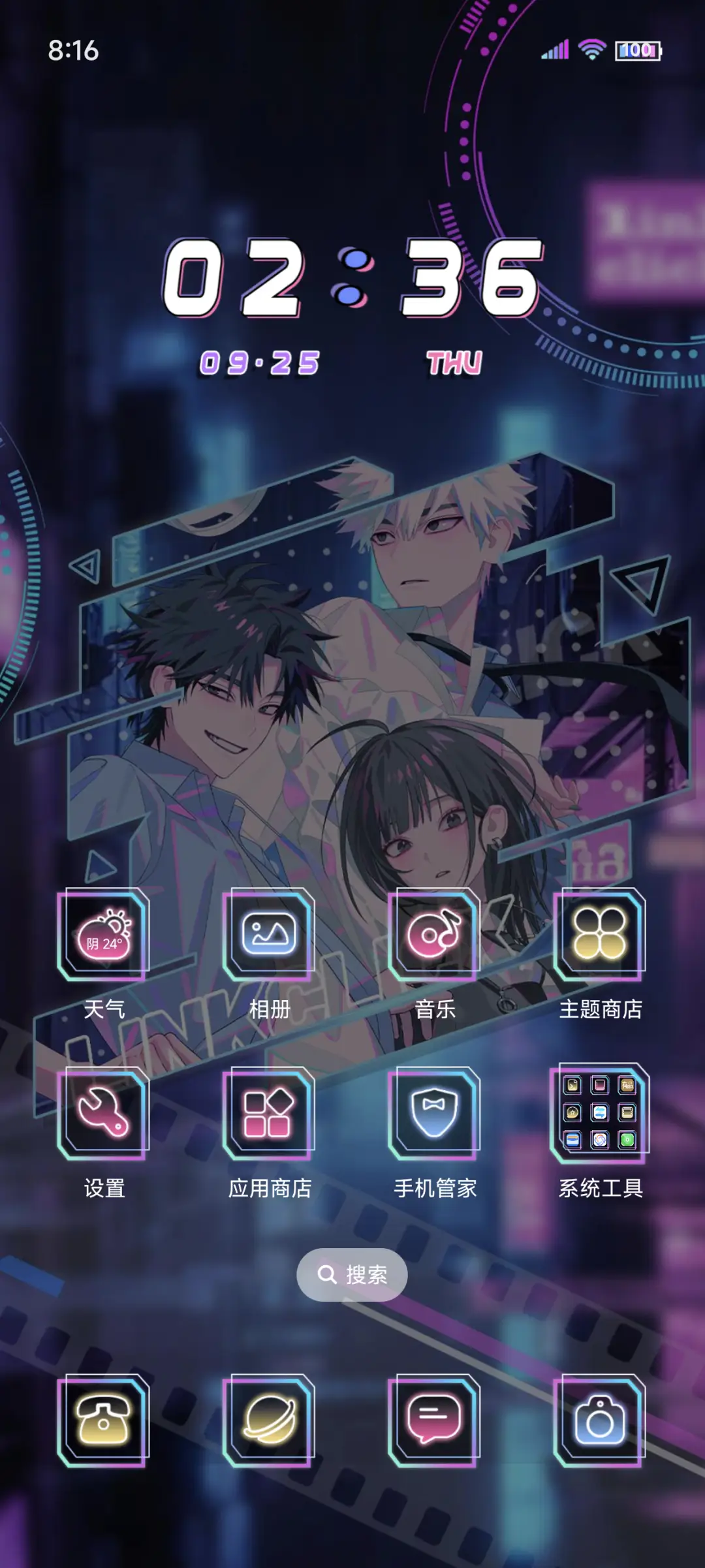Launch the planet browser icon in dock

tap(269, 1420)
